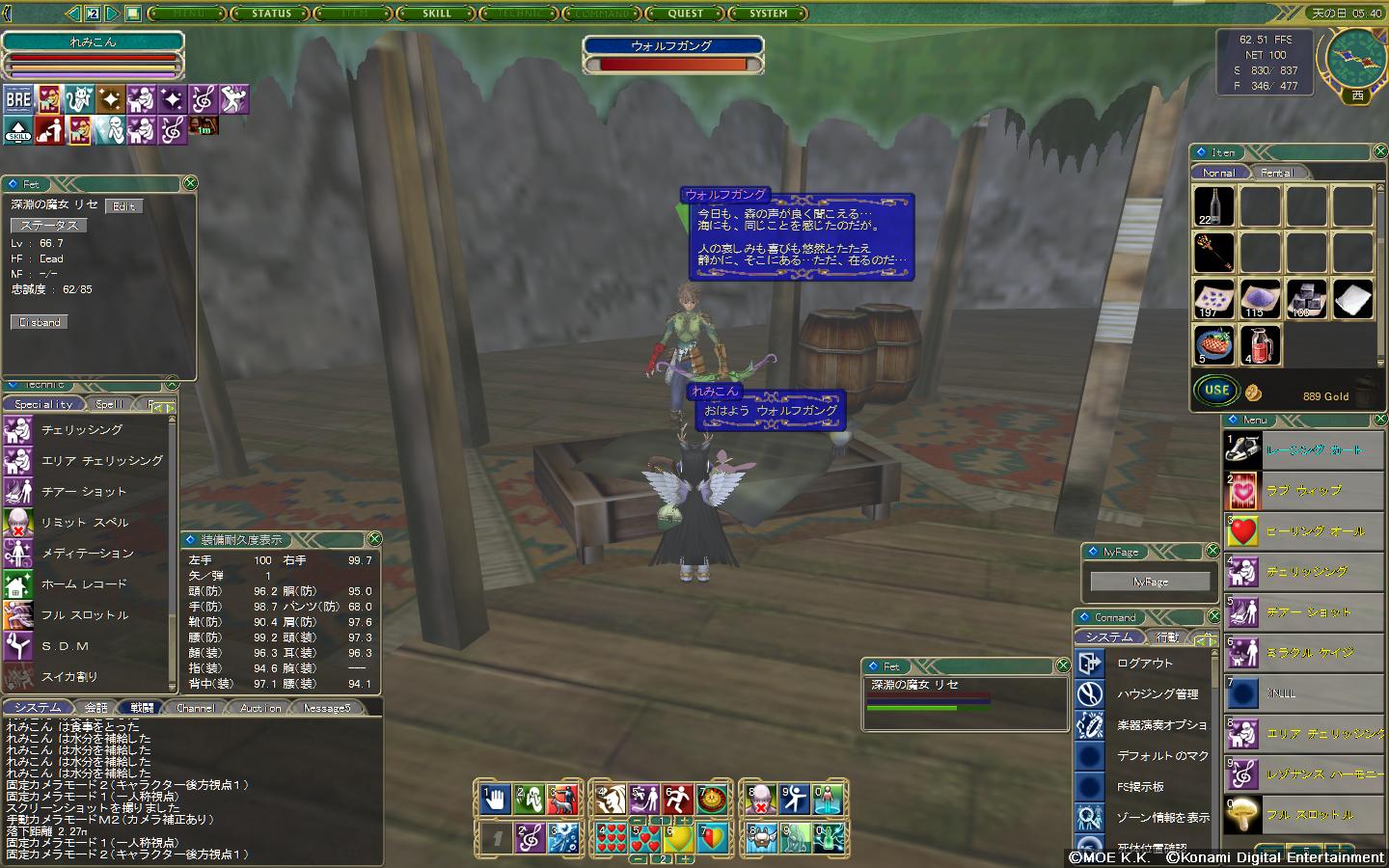Switch Command window to 行動 tab
Viewport: 1389px width, 868px height.
tap(1167, 637)
